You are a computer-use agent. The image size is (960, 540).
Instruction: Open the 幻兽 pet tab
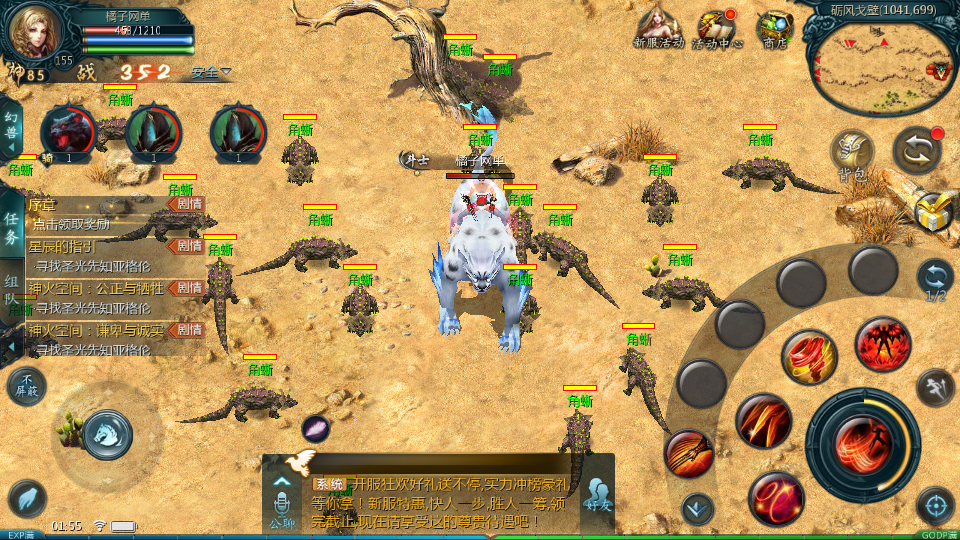(x=11, y=131)
